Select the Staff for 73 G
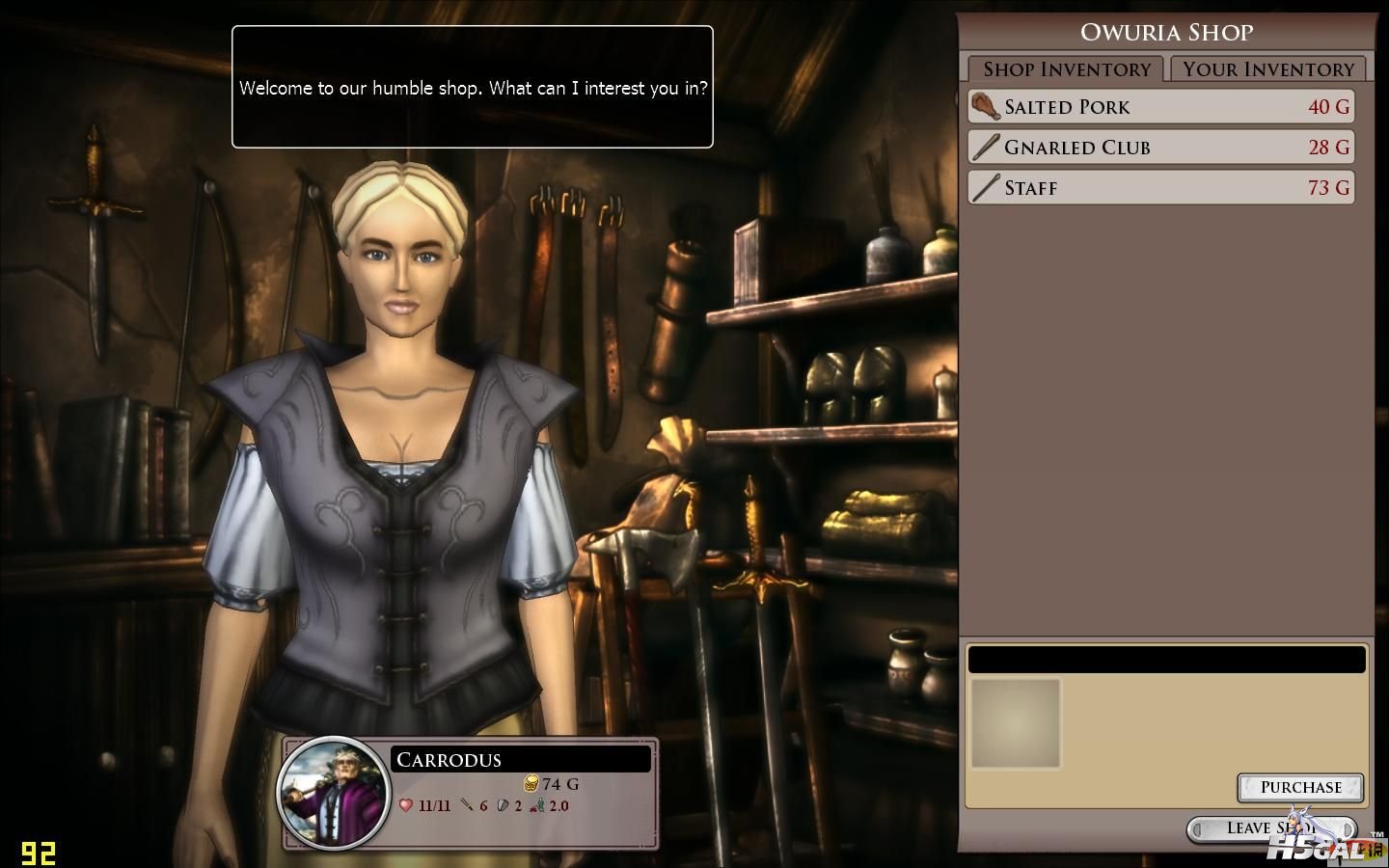The image size is (1389, 868). 1161,188
